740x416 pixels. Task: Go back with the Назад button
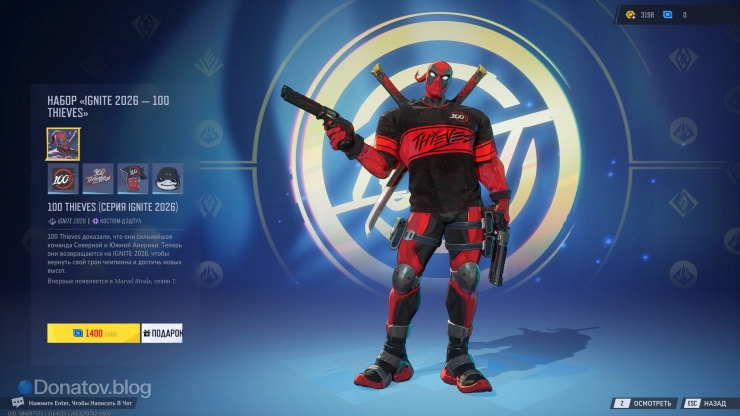pyautogui.click(x=706, y=403)
